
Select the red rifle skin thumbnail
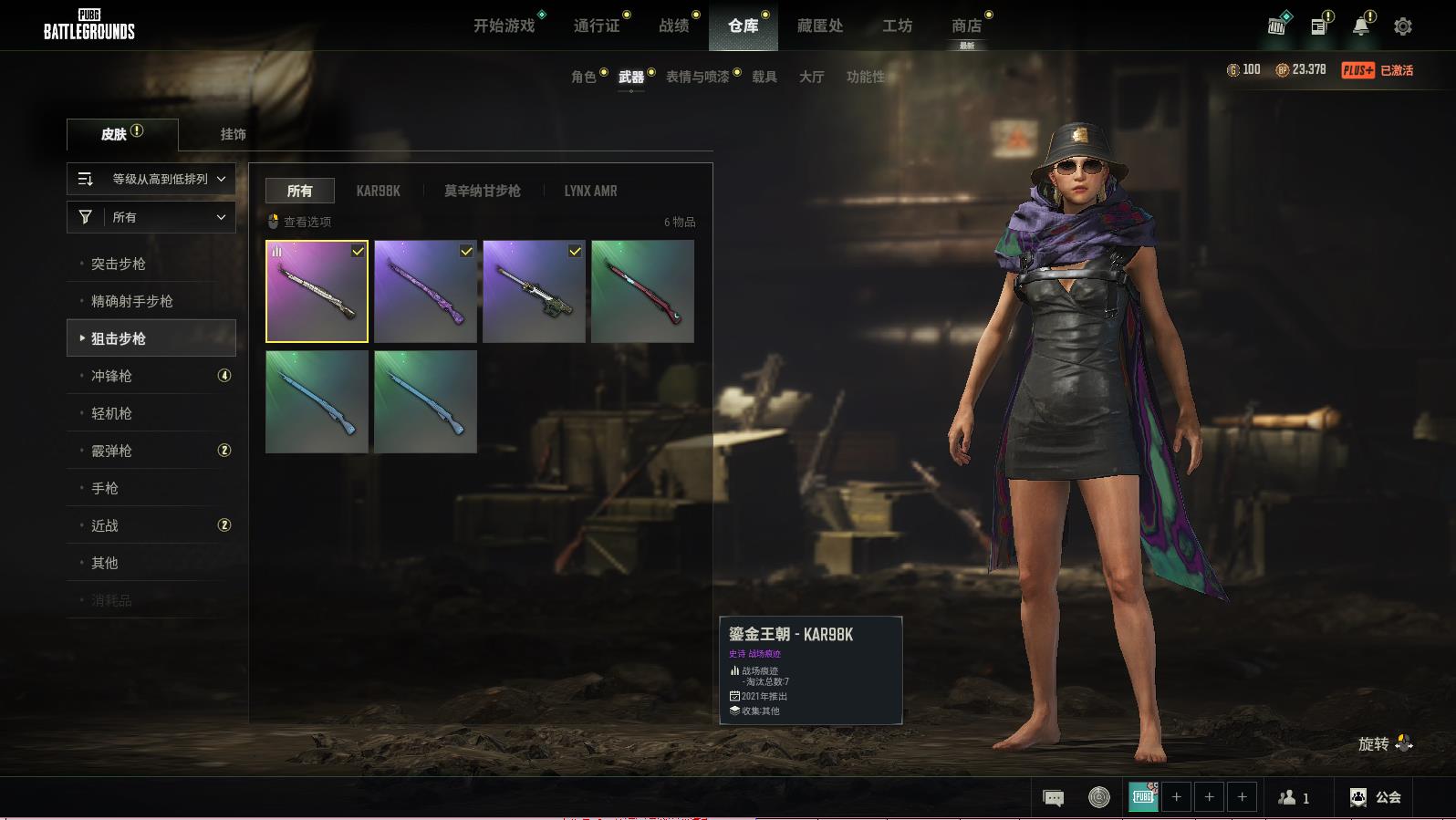pos(642,291)
